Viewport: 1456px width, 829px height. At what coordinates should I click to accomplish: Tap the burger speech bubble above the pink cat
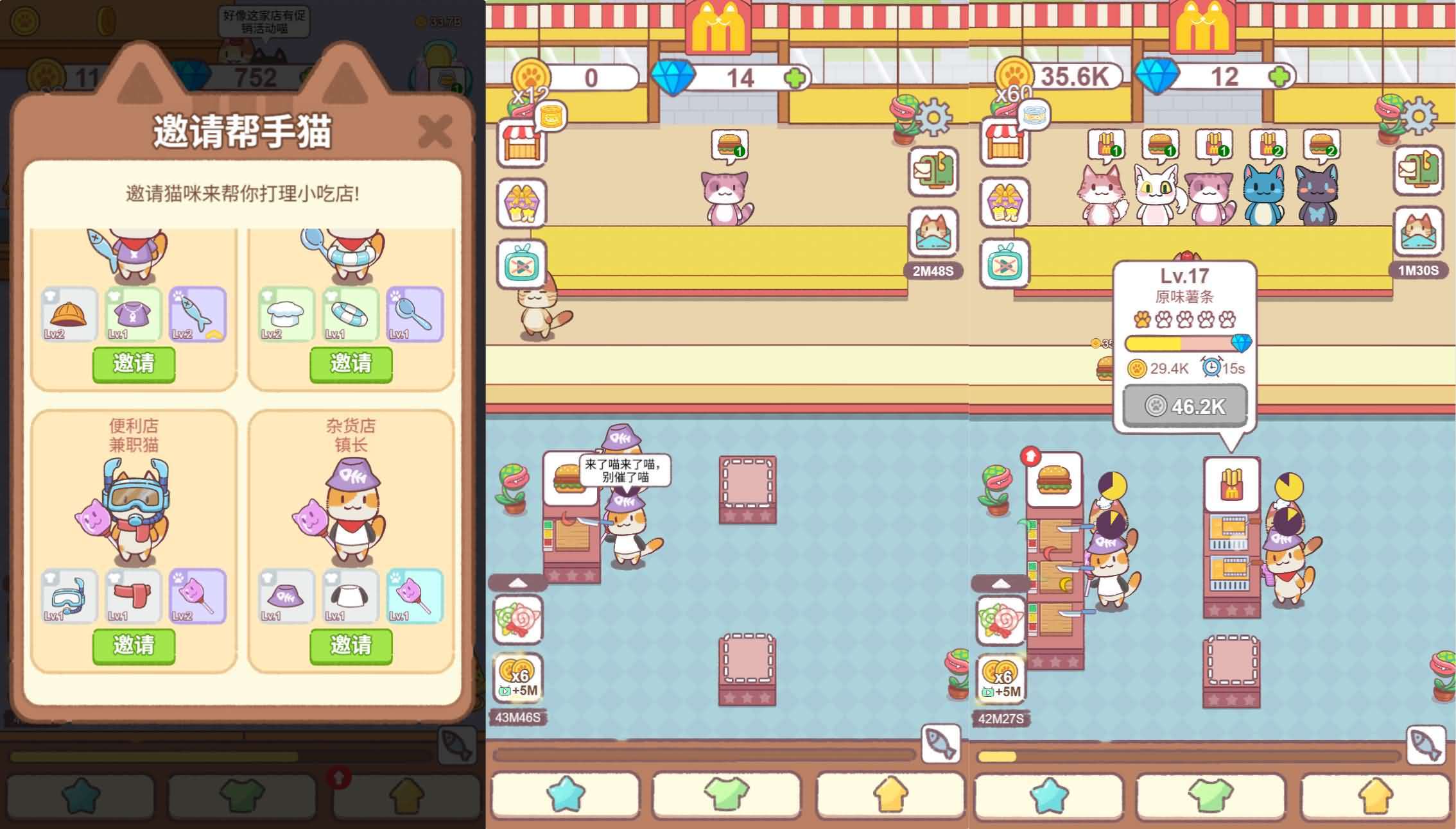point(730,142)
